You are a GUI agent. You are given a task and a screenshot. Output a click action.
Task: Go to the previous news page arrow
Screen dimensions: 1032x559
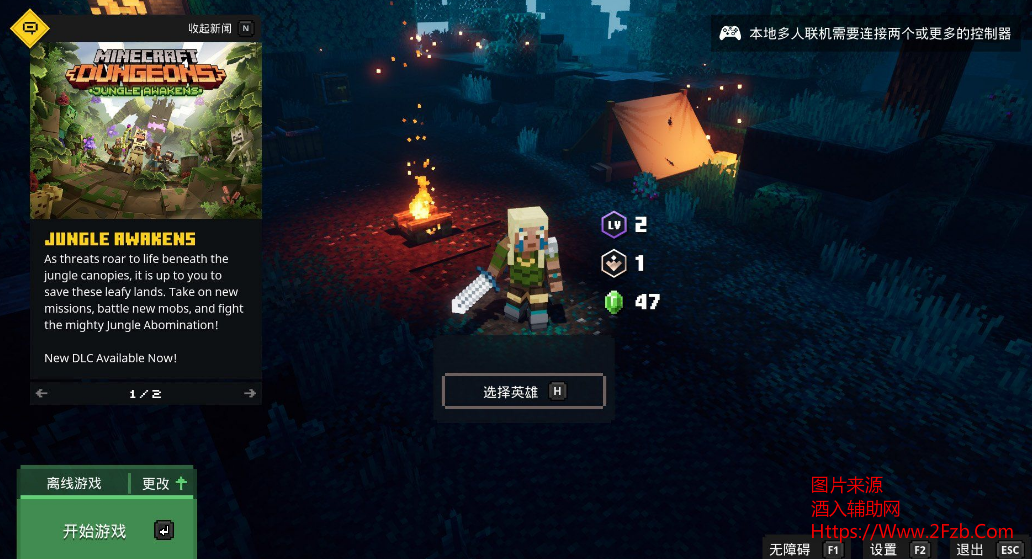pos(42,394)
